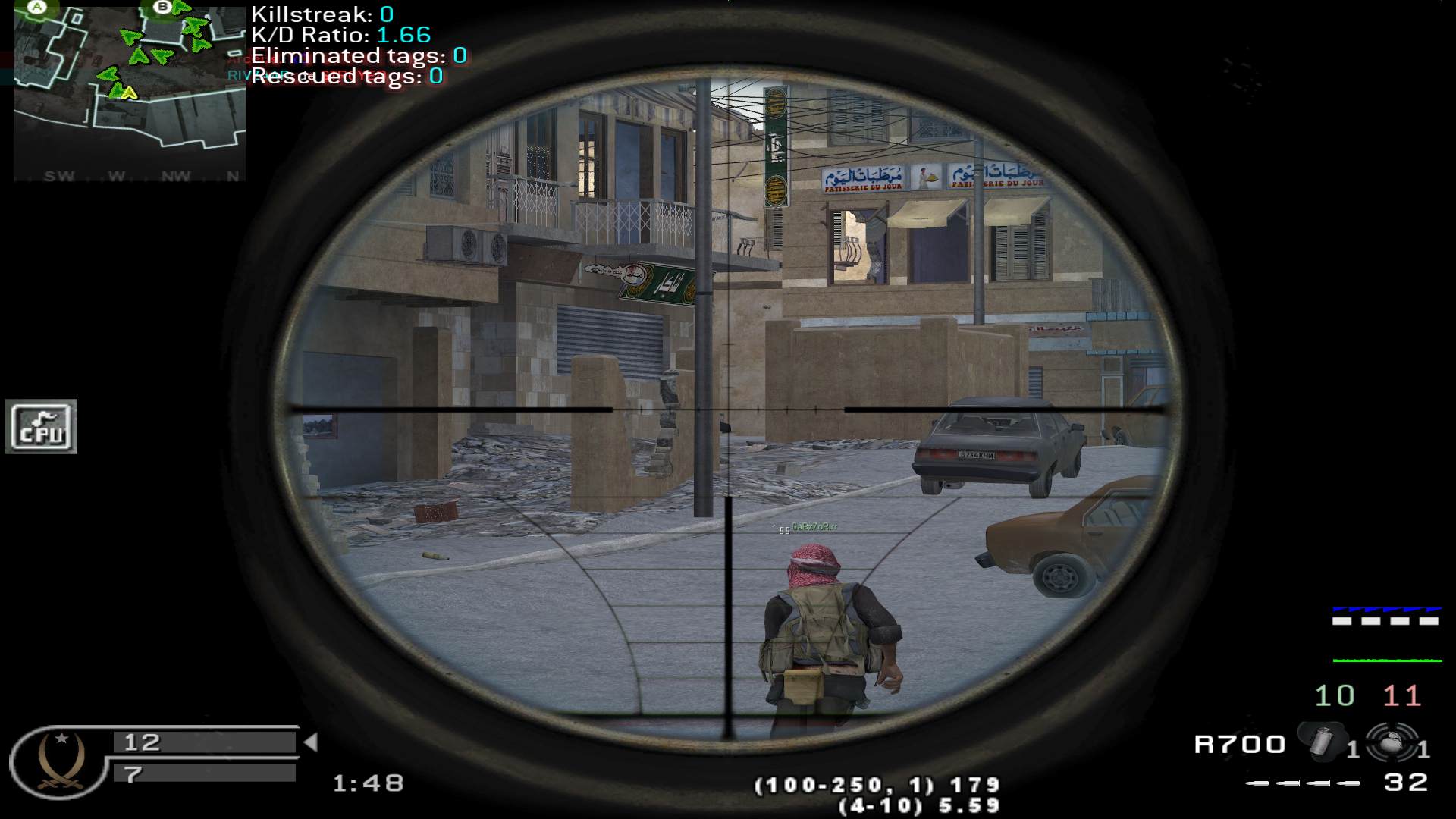Choose the frag grenade icon
The height and width of the screenshot is (819, 1456).
[x=1392, y=742]
